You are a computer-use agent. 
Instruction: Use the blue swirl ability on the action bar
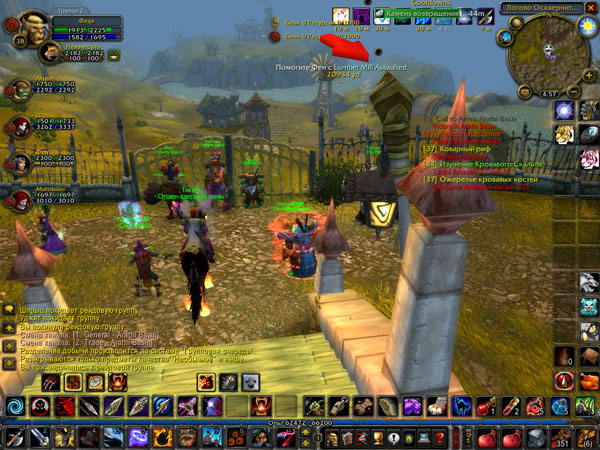click(x=16, y=406)
